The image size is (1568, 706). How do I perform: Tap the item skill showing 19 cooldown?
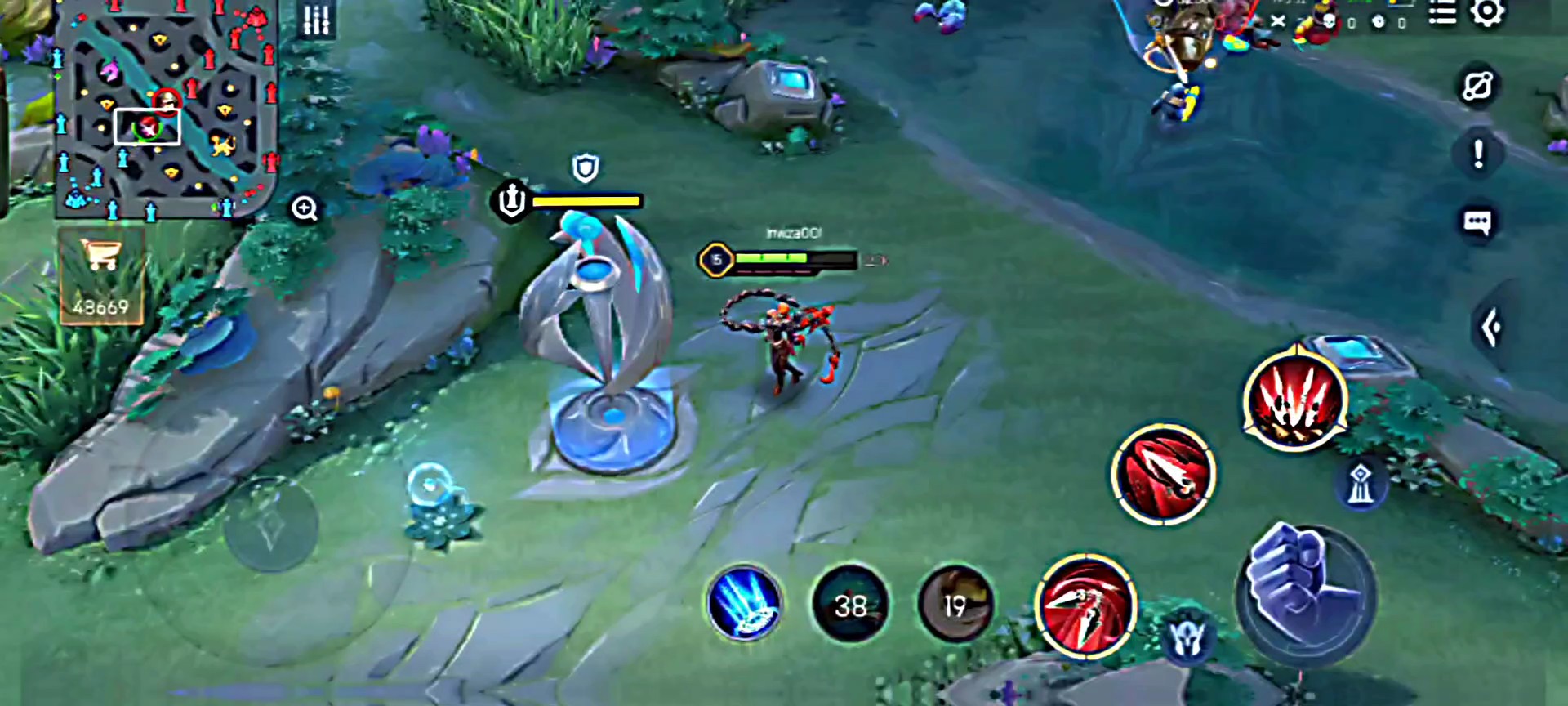click(x=955, y=605)
